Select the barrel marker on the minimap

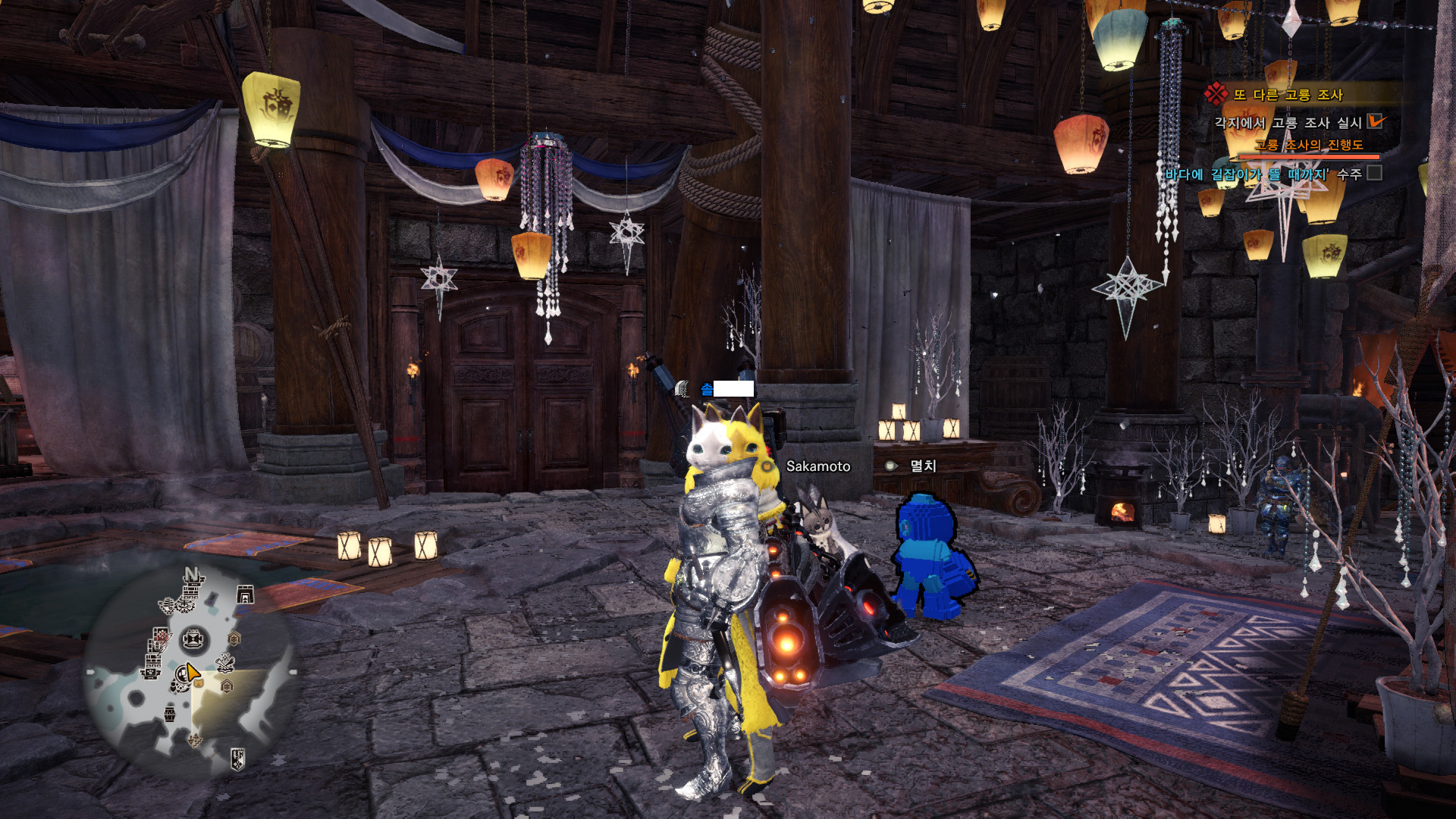(170, 713)
